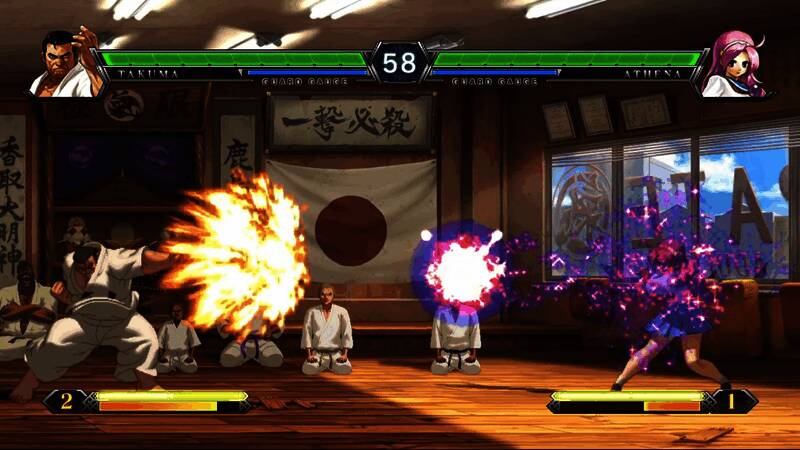Click Takuma's character portrait

point(63,65)
